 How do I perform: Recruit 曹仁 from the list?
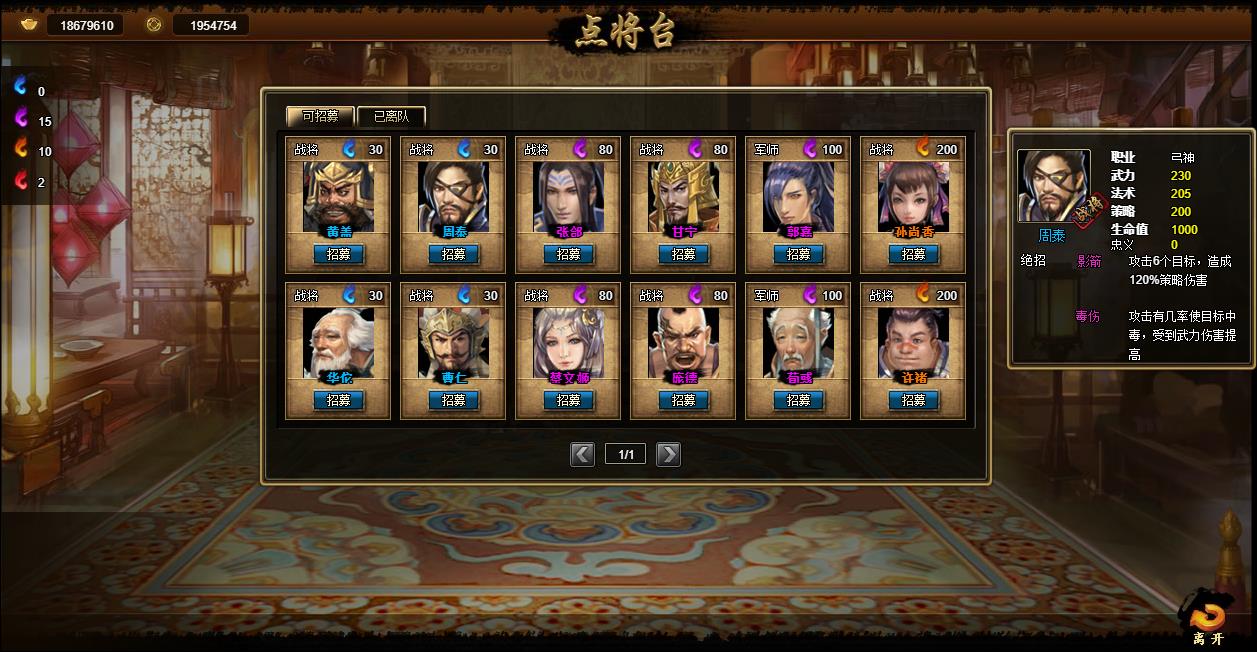click(x=453, y=400)
